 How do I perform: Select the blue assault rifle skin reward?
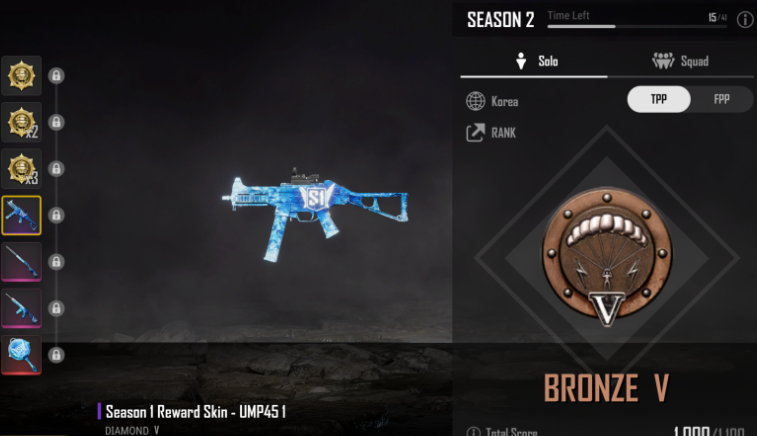21,308
